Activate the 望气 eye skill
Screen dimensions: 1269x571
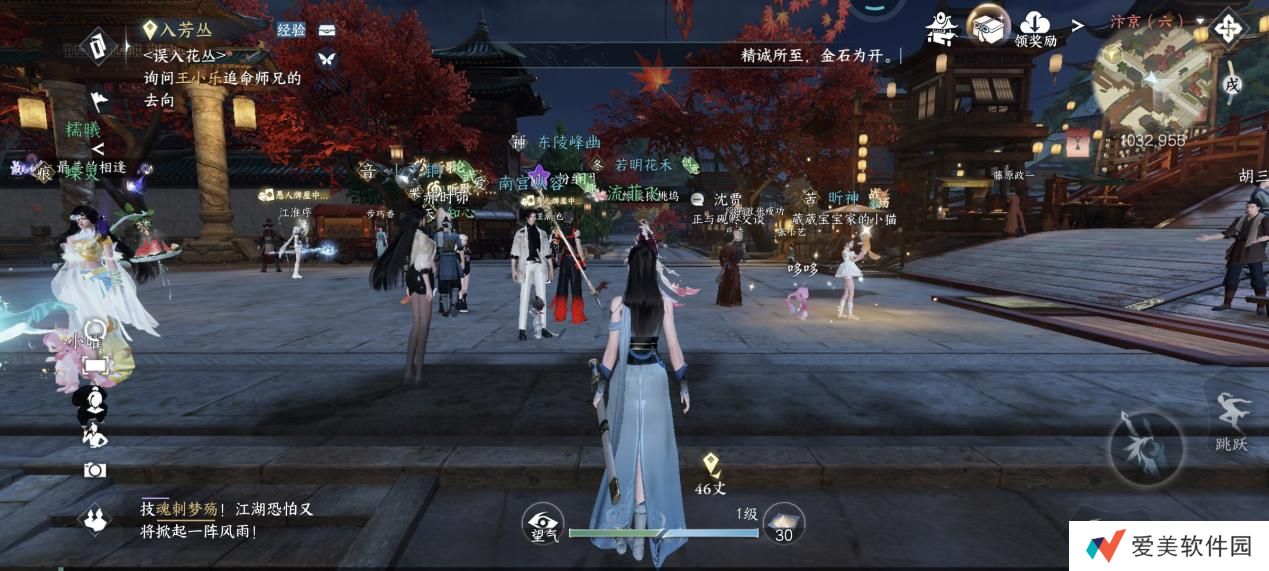pyautogui.click(x=543, y=524)
